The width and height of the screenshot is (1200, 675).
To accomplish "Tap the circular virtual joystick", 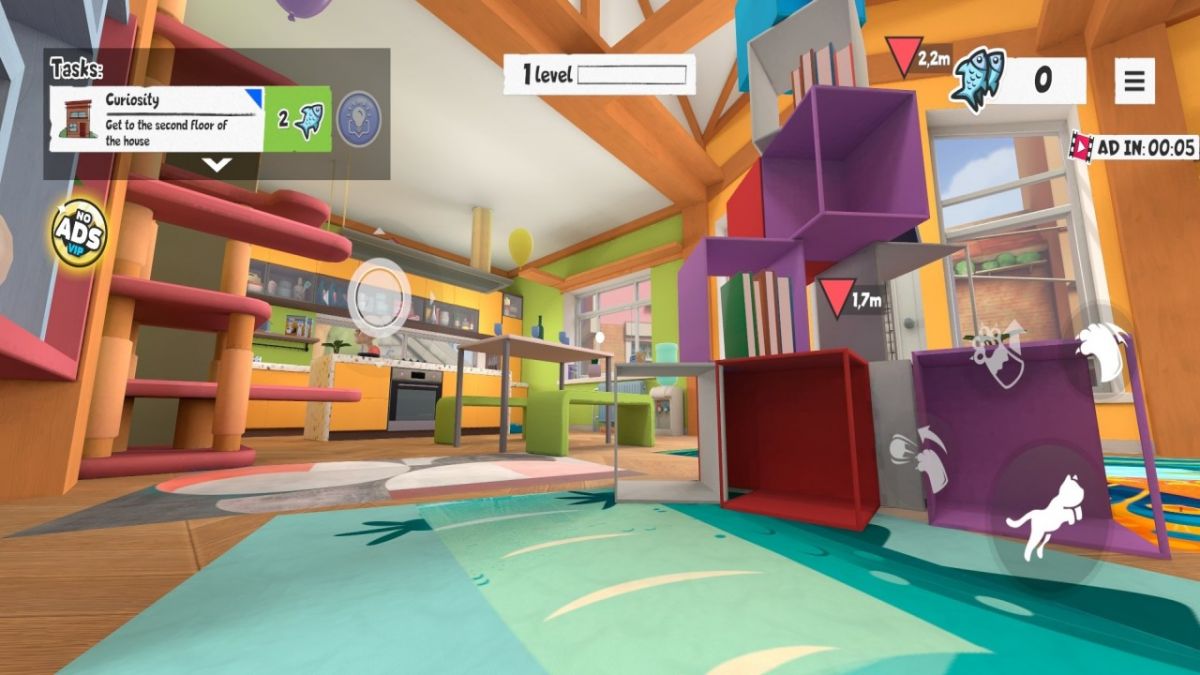I will [380, 293].
